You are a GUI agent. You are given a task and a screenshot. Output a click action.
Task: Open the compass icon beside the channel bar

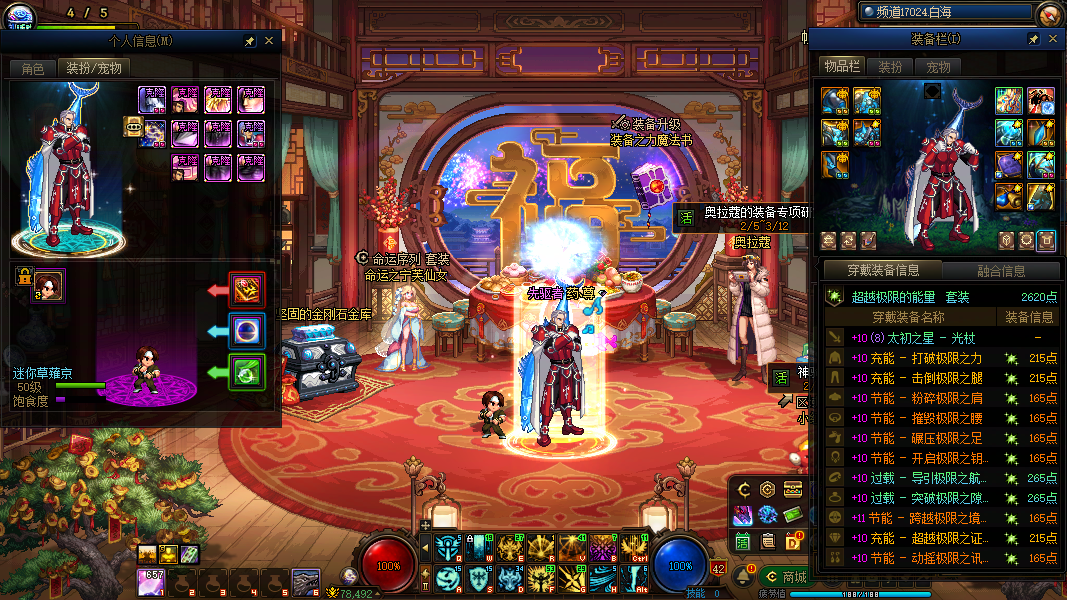click(1048, 13)
